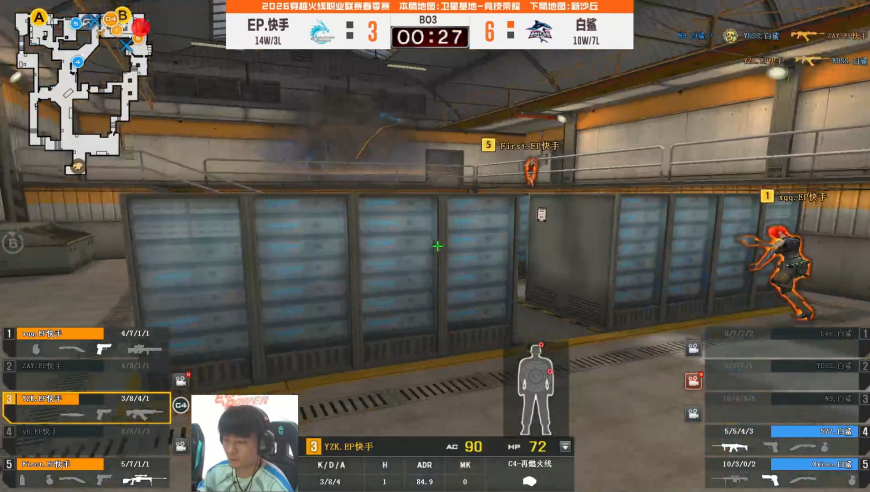
Task: Select 白鲨 player row number 4
Action: (786, 439)
